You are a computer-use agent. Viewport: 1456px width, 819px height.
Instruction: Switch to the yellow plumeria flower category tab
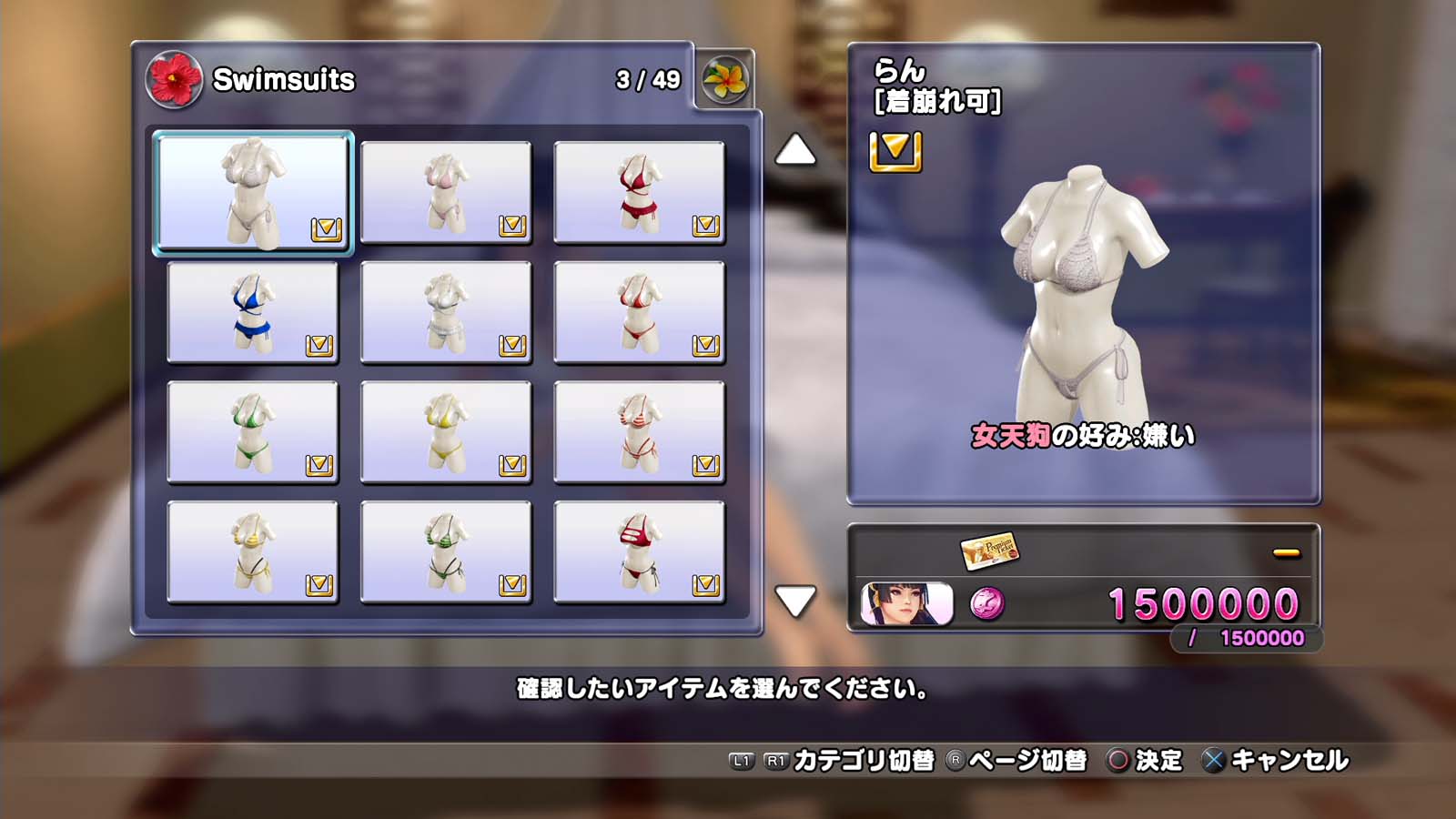pyautogui.click(x=725, y=79)
